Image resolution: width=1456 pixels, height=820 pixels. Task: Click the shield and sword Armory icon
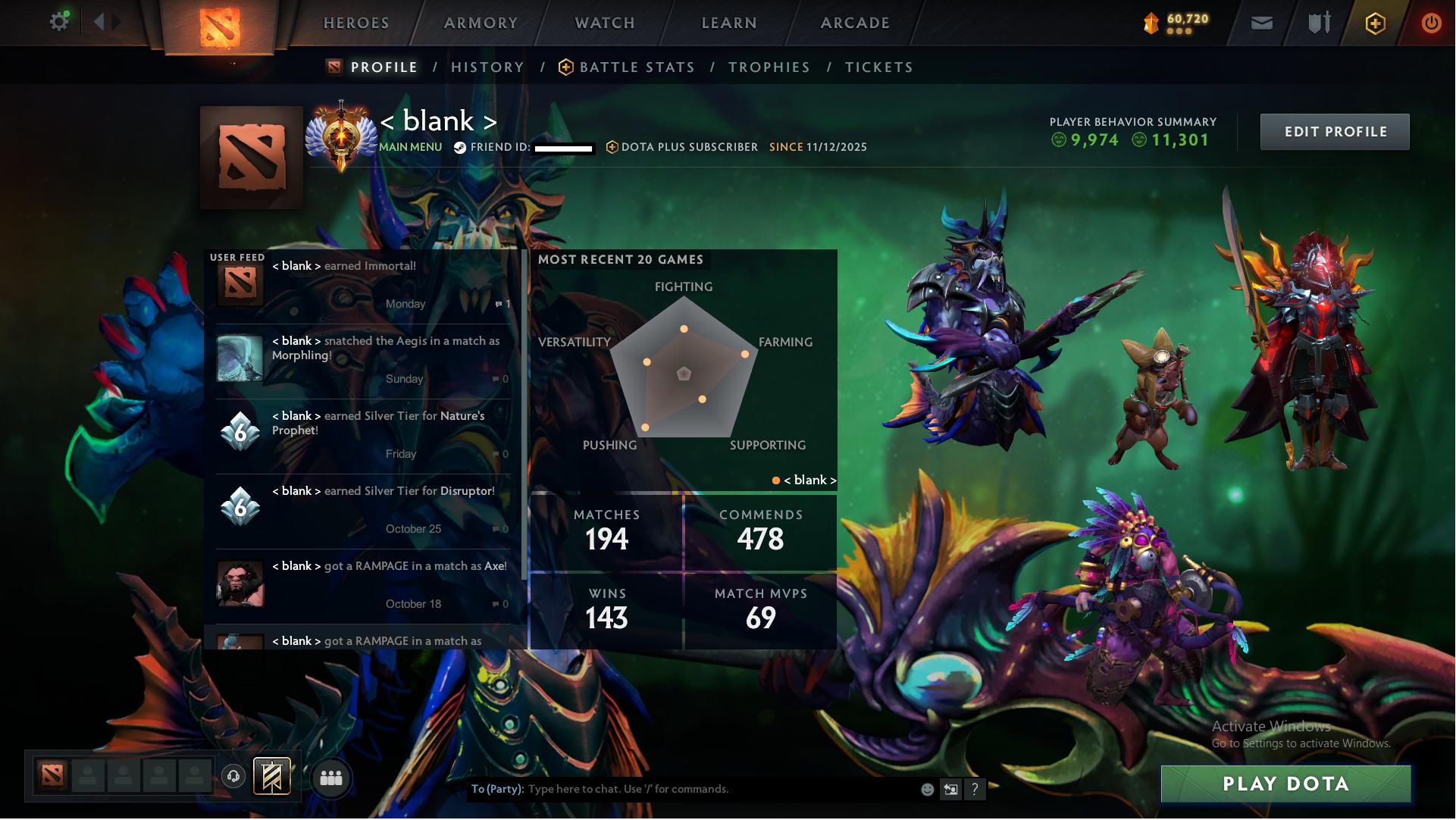(1317, 23)
